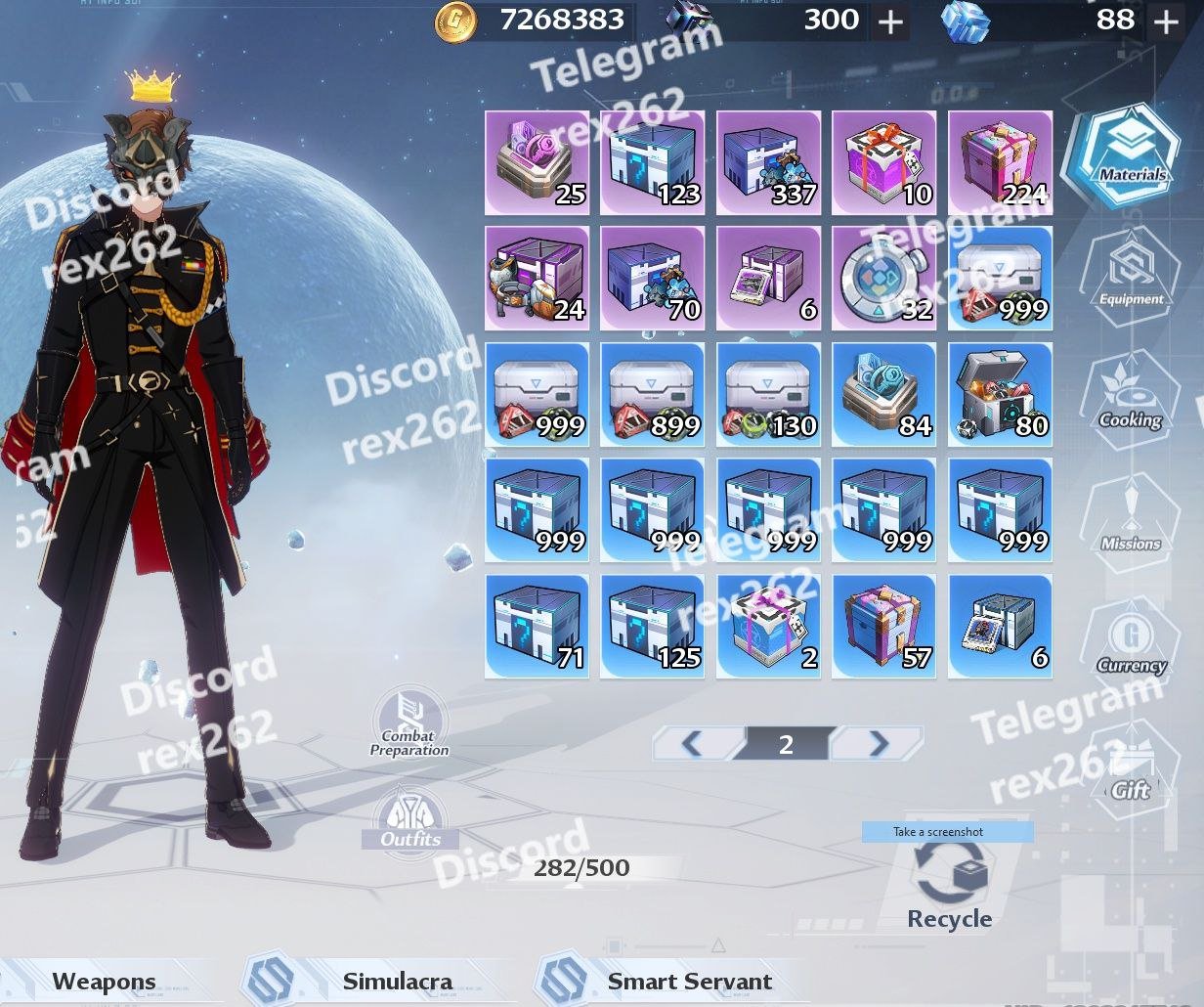
Task: Click Take a screenshot
Action: coord(947,832)
